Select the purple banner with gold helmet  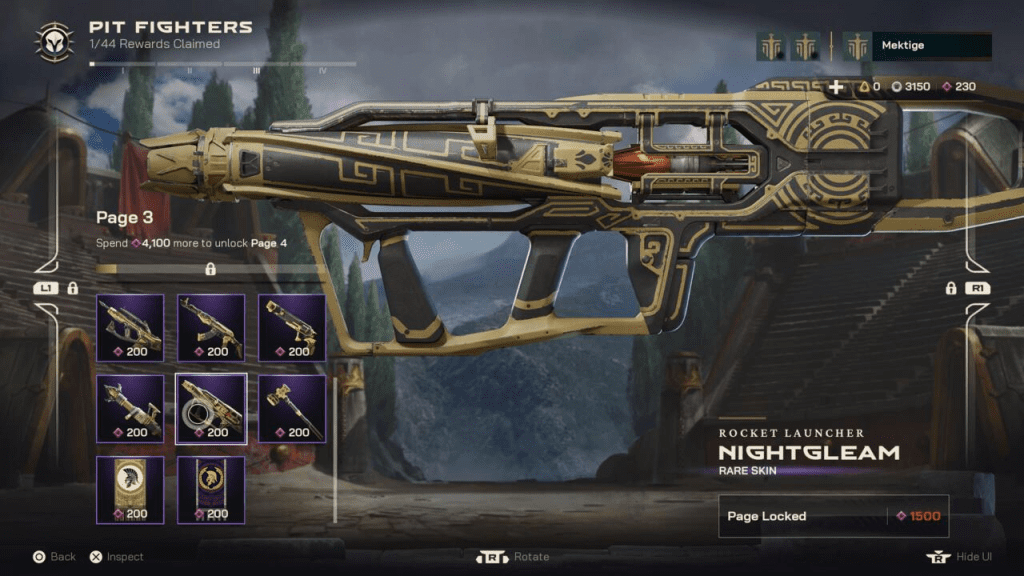tap(211, 489)
